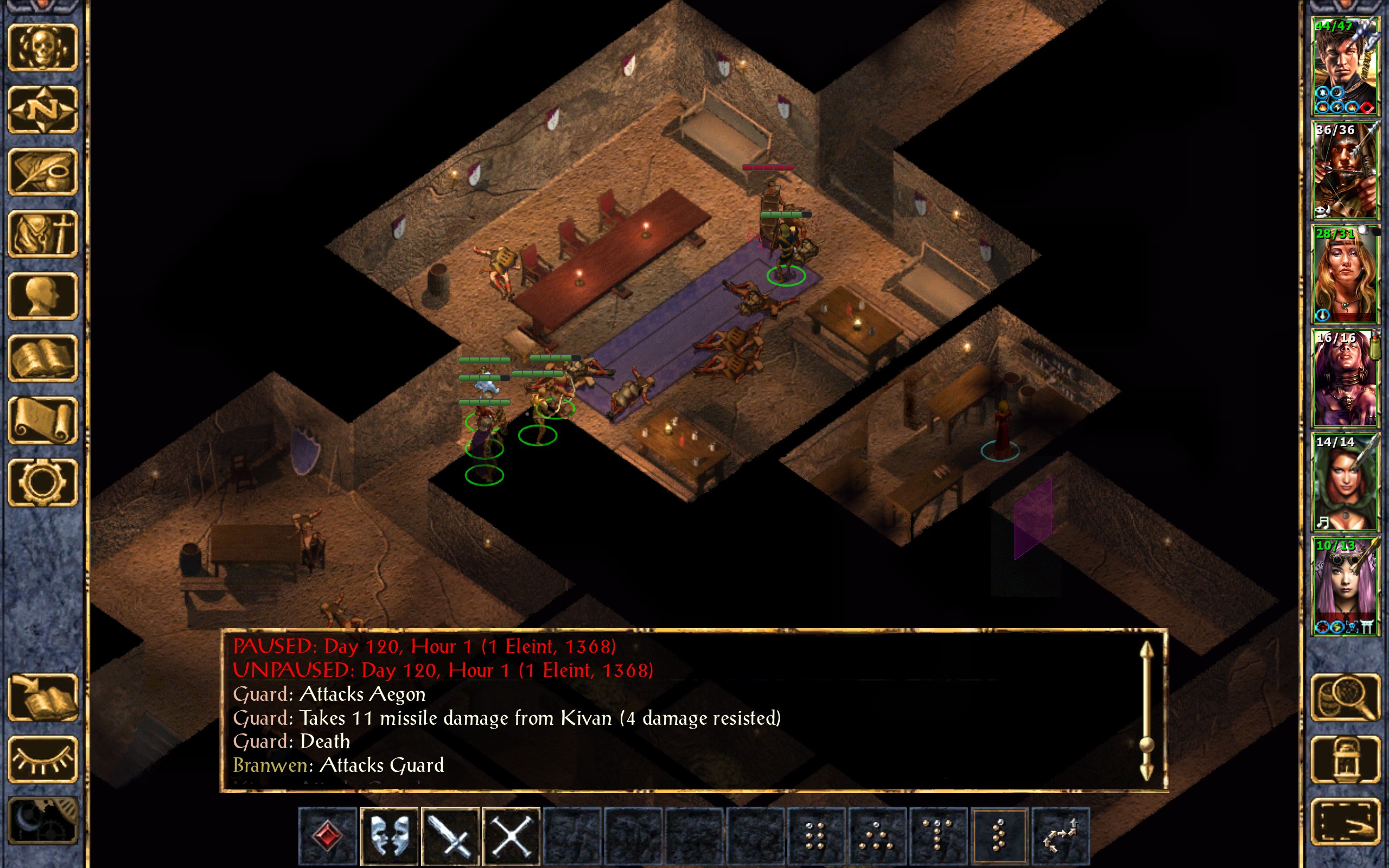Choose the Talk action with two masks
The height and width of the screenshot is (868, 1389).
point(389,836)
